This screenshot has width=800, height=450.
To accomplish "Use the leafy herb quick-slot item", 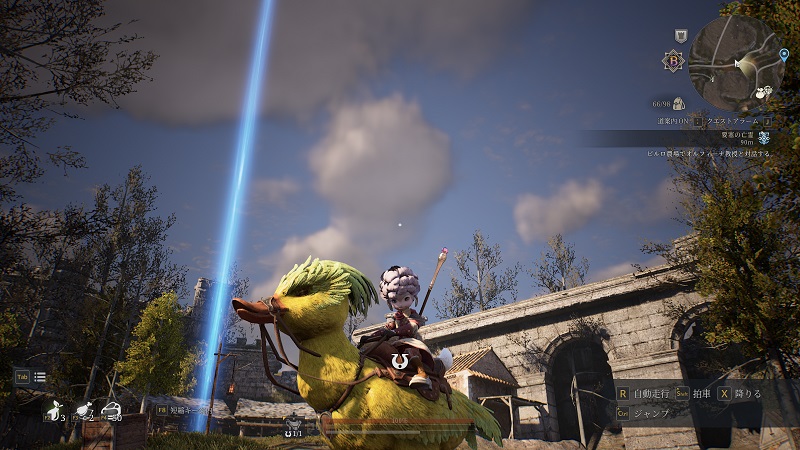I will click(x=51, y=410).
